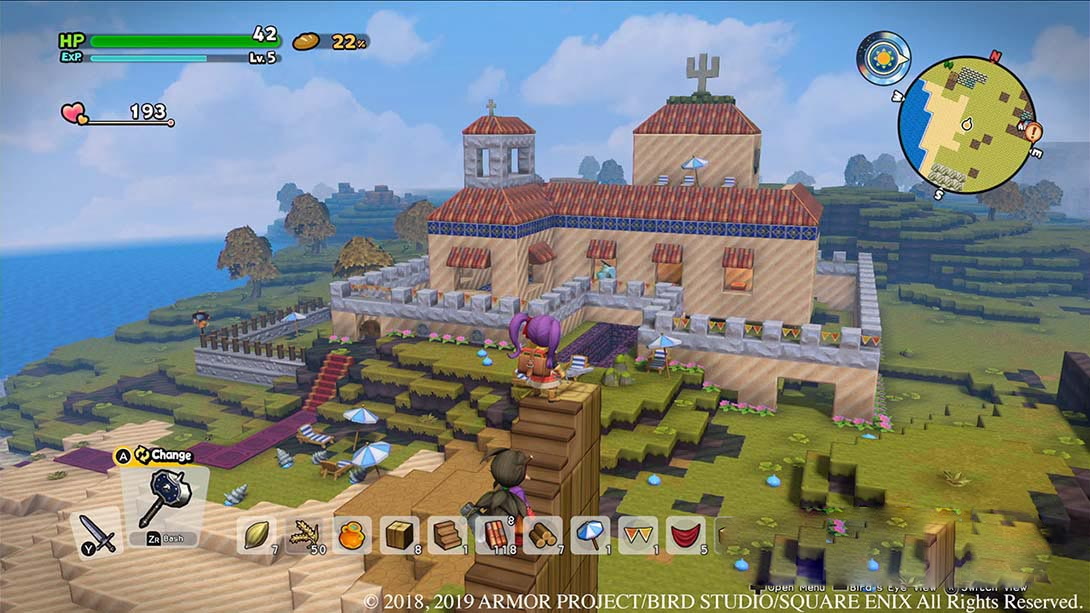Pick the red roof tile item
Screen dimensions: 1090x613
(495, 535)
